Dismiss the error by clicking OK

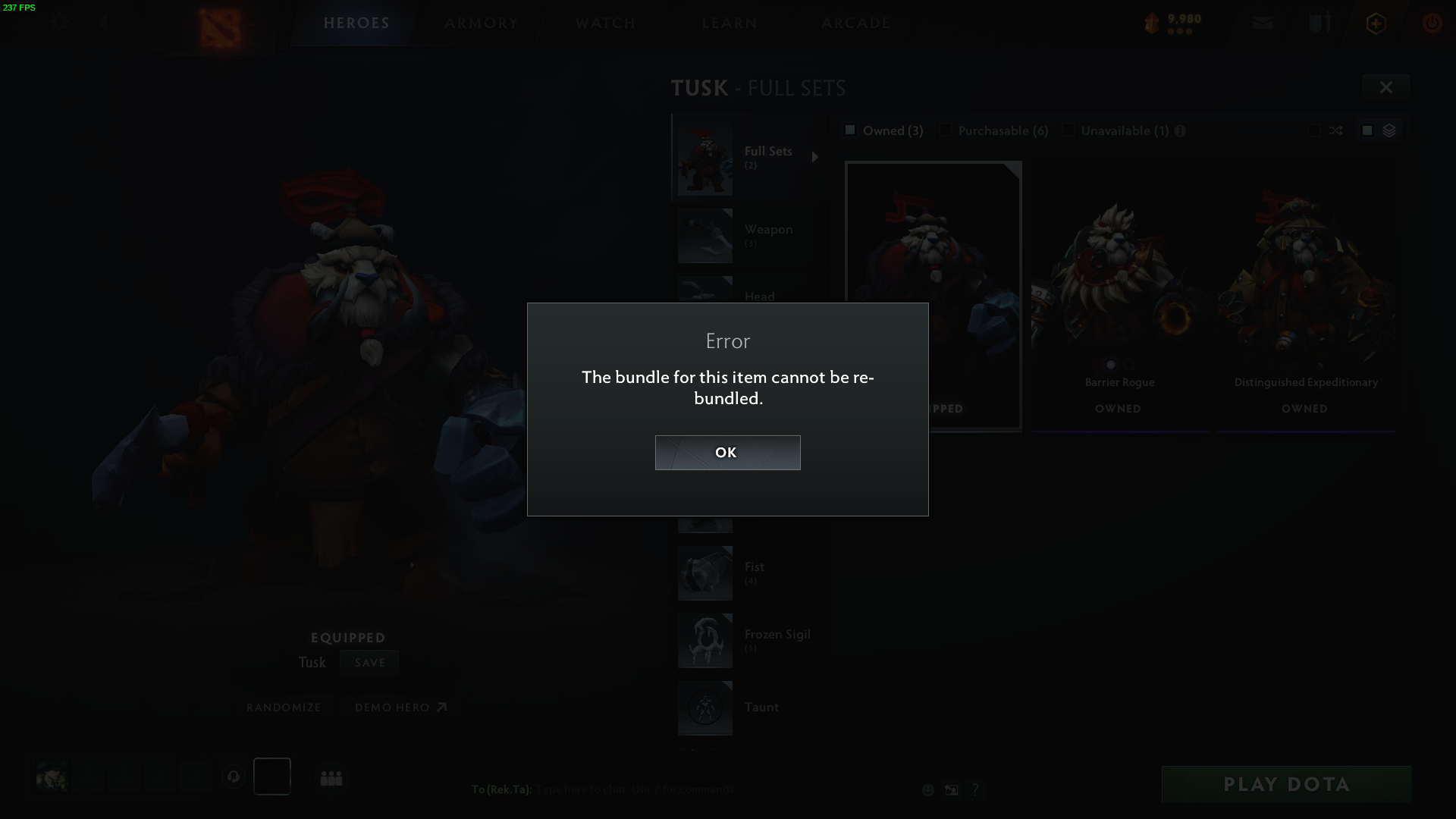[727, 452]
